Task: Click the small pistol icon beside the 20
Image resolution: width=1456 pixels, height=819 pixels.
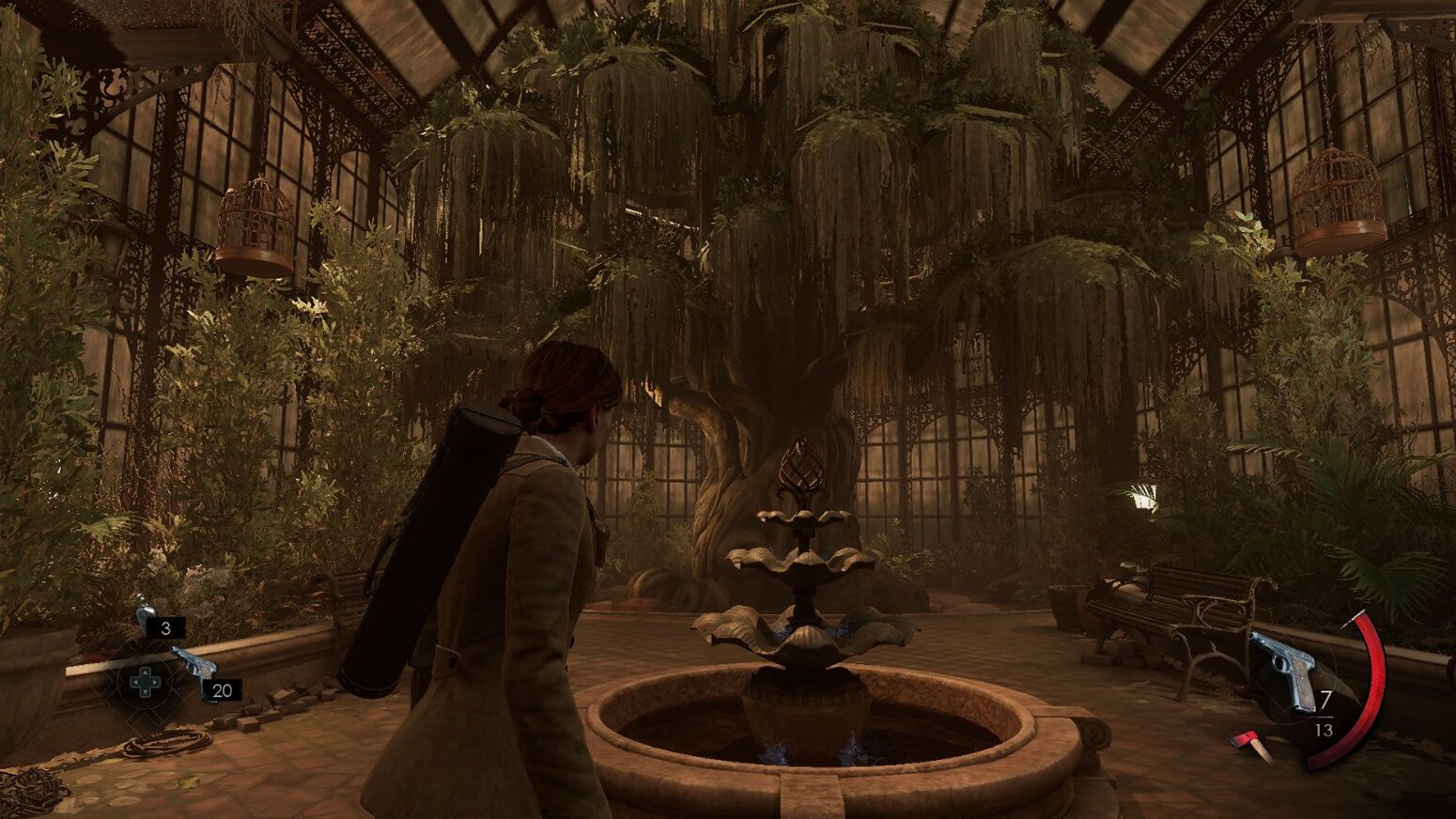Action: 195,664
